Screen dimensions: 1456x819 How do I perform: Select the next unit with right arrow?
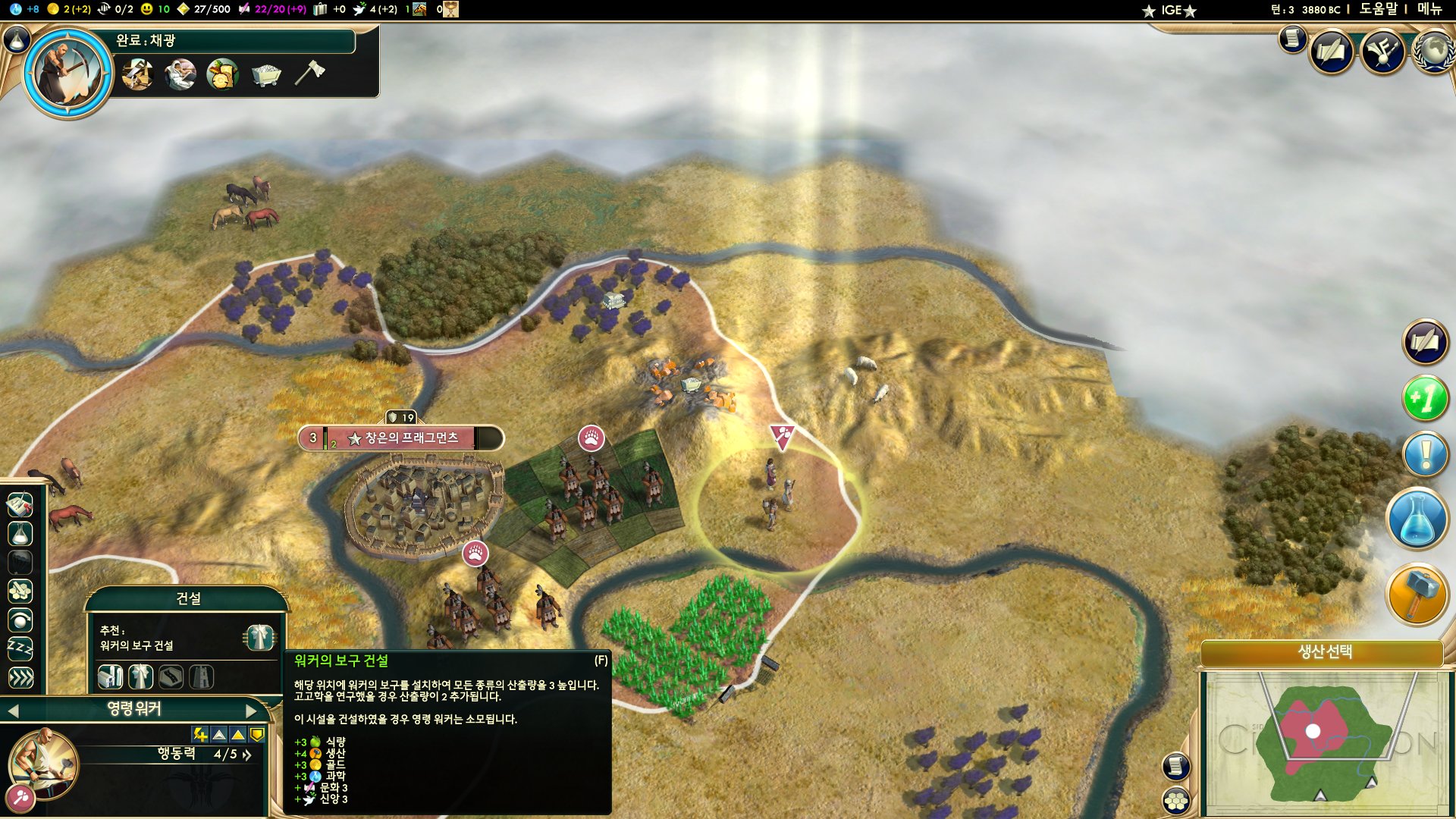[x=253, y=711]
